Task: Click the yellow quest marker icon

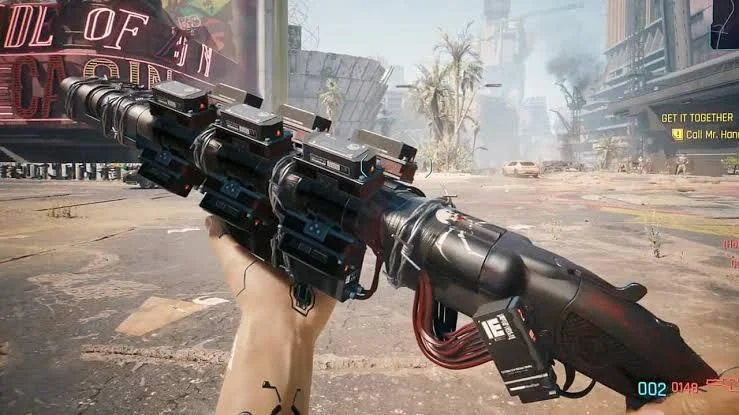Action: pos(677,133)
